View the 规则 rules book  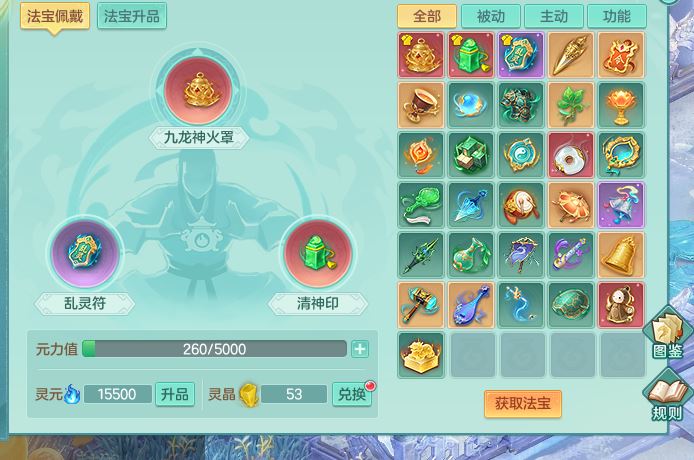click(667, 397)
